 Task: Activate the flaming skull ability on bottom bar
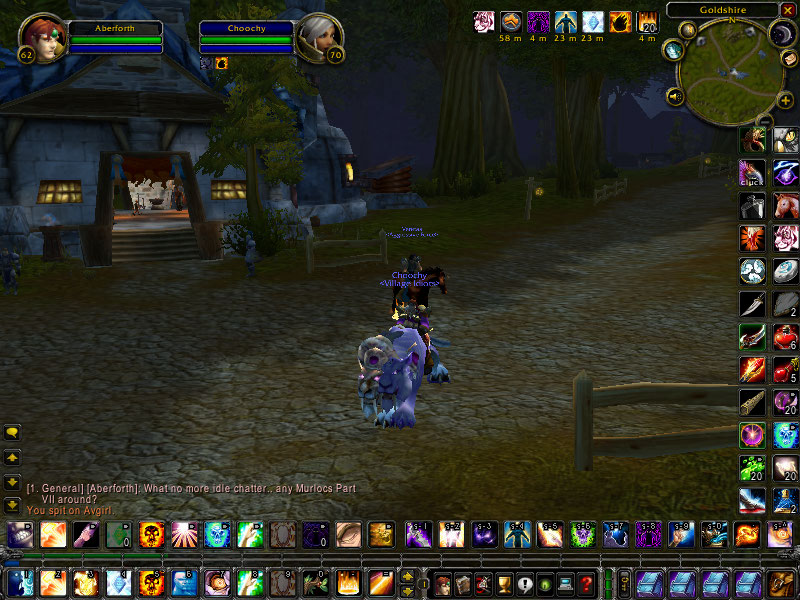pyautogui.click(x=151, y=582)
